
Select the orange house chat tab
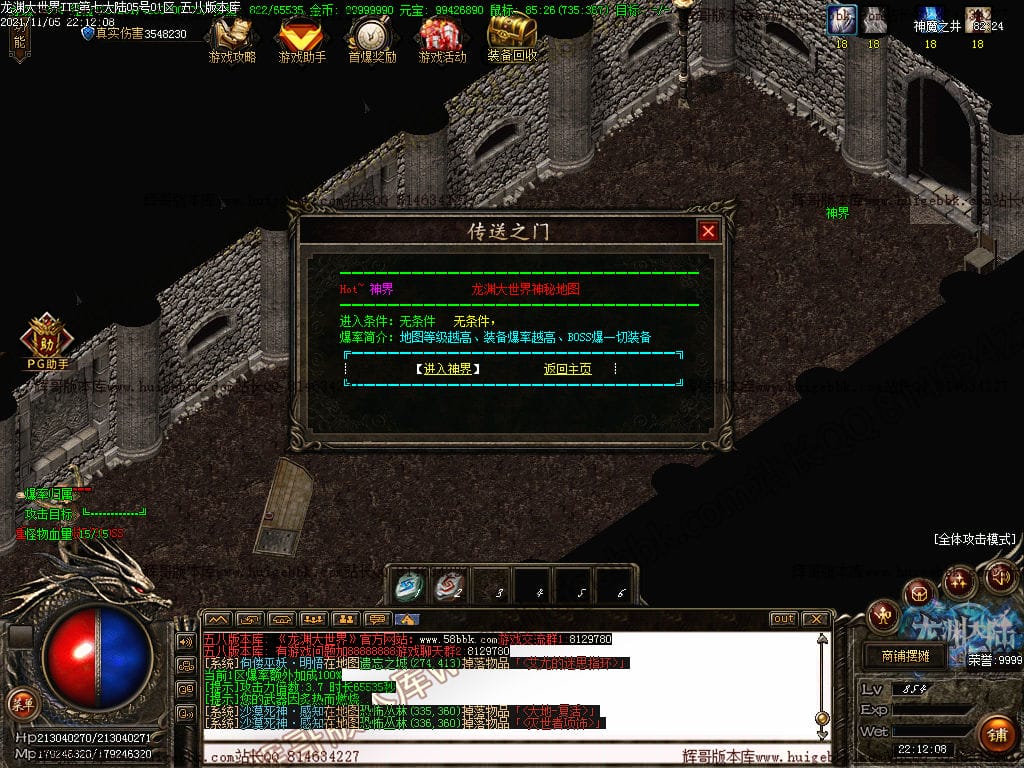(408, 619)
